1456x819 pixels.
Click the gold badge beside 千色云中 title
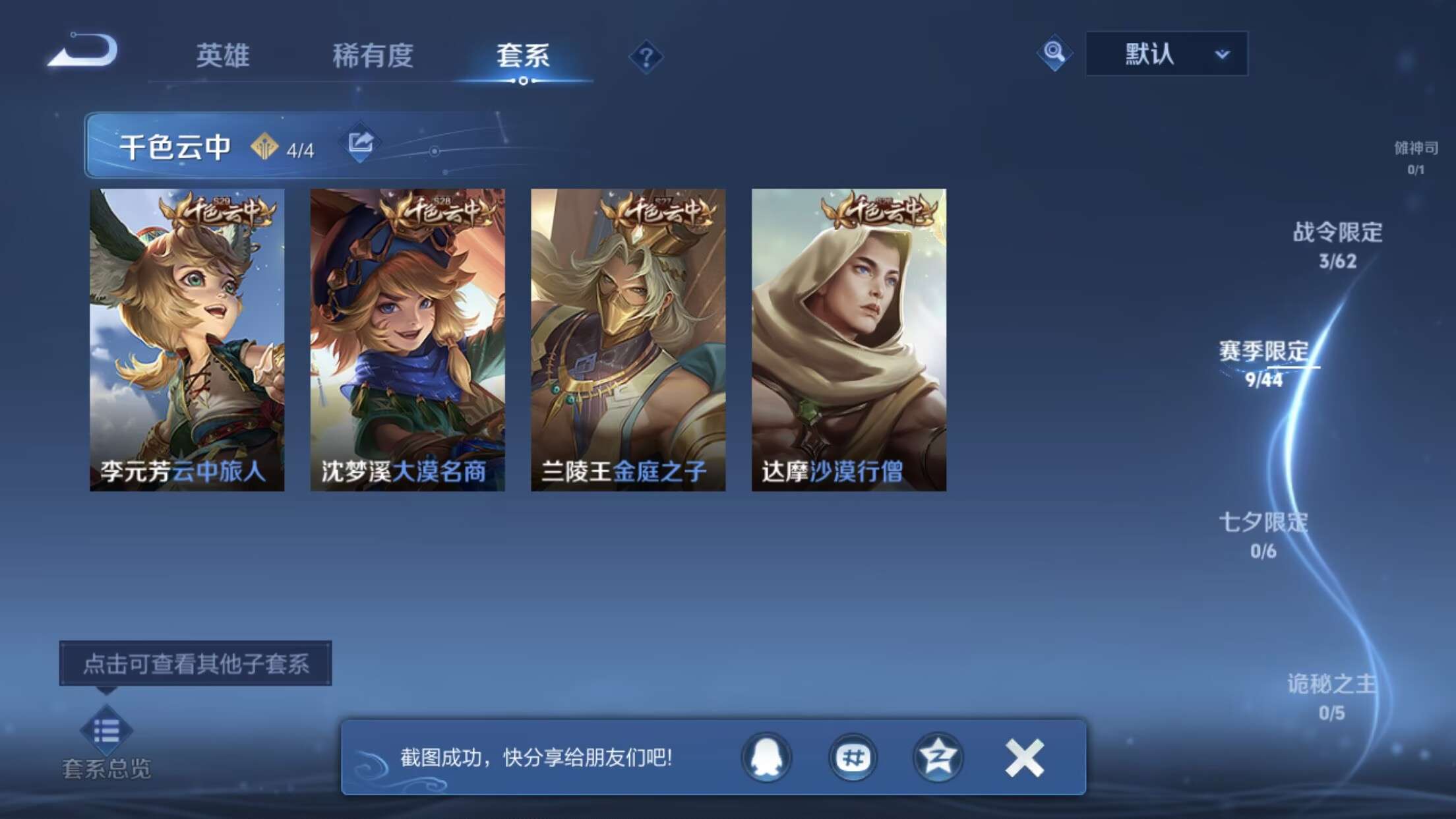pos(264,146)
